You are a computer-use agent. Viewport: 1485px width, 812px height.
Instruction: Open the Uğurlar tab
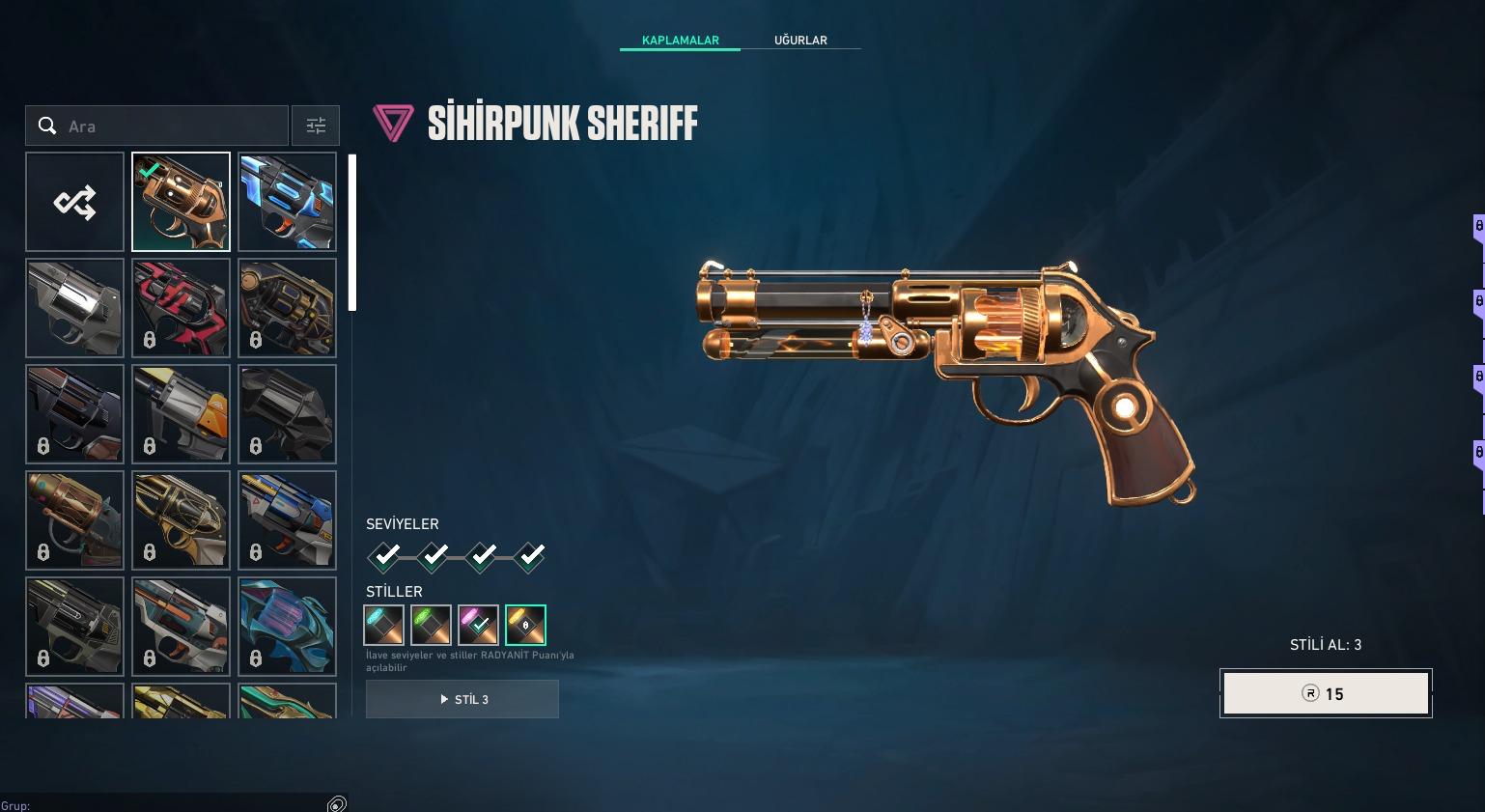[x=800, y=41]
